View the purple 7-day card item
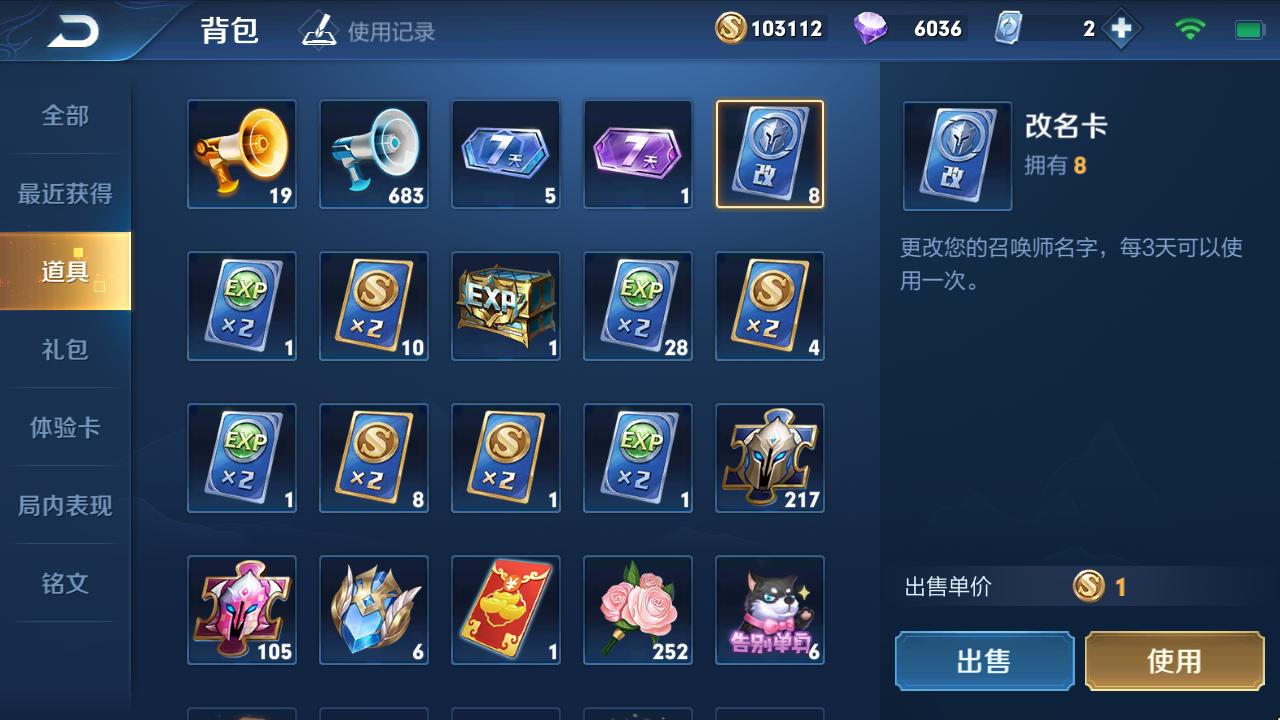The width and height of the screenshot is (1280, 720). [x=637, y=155]
